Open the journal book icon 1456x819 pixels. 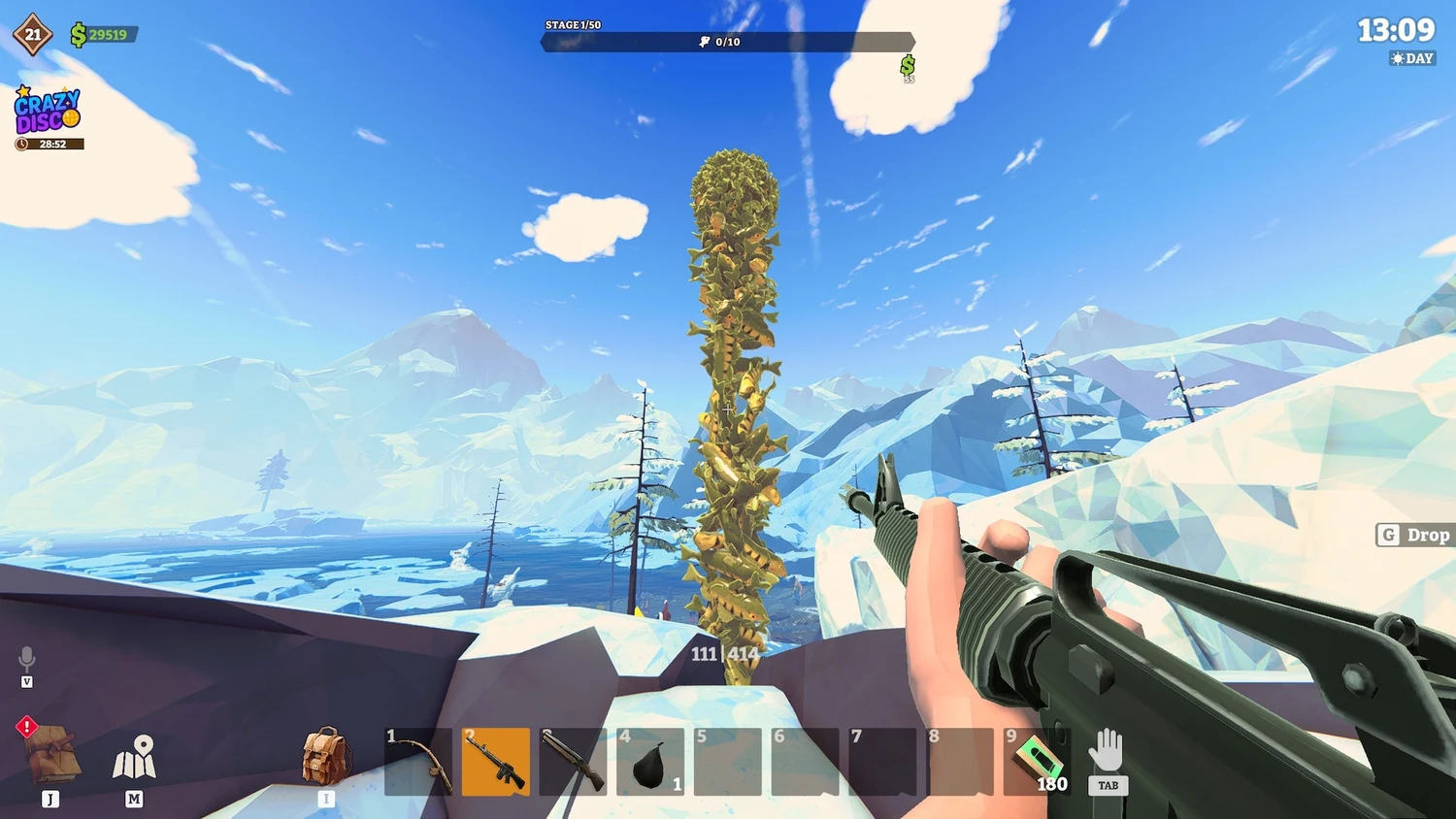tap(50, 754)
